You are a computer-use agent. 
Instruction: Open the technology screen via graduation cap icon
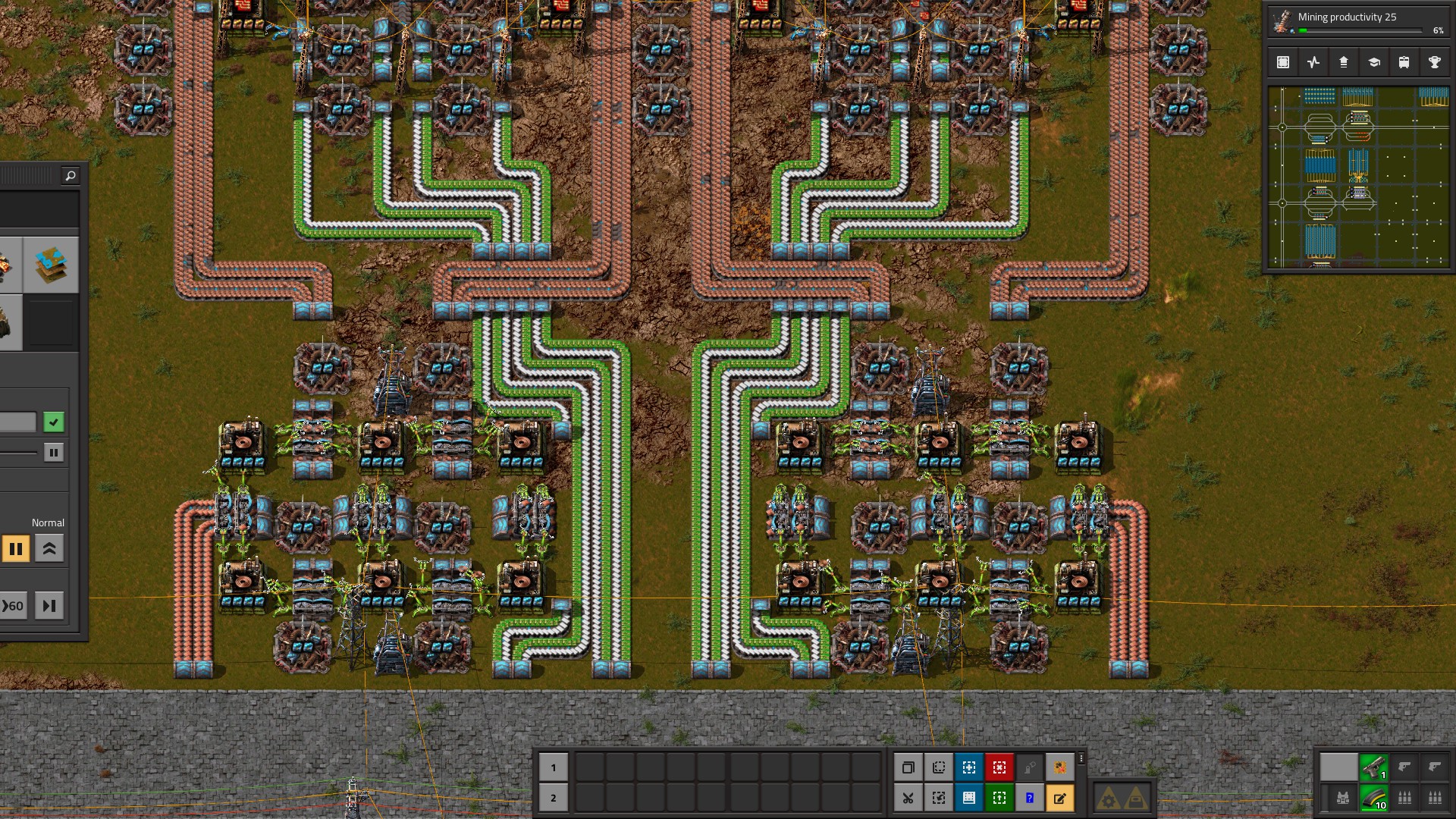point(1374,62)
